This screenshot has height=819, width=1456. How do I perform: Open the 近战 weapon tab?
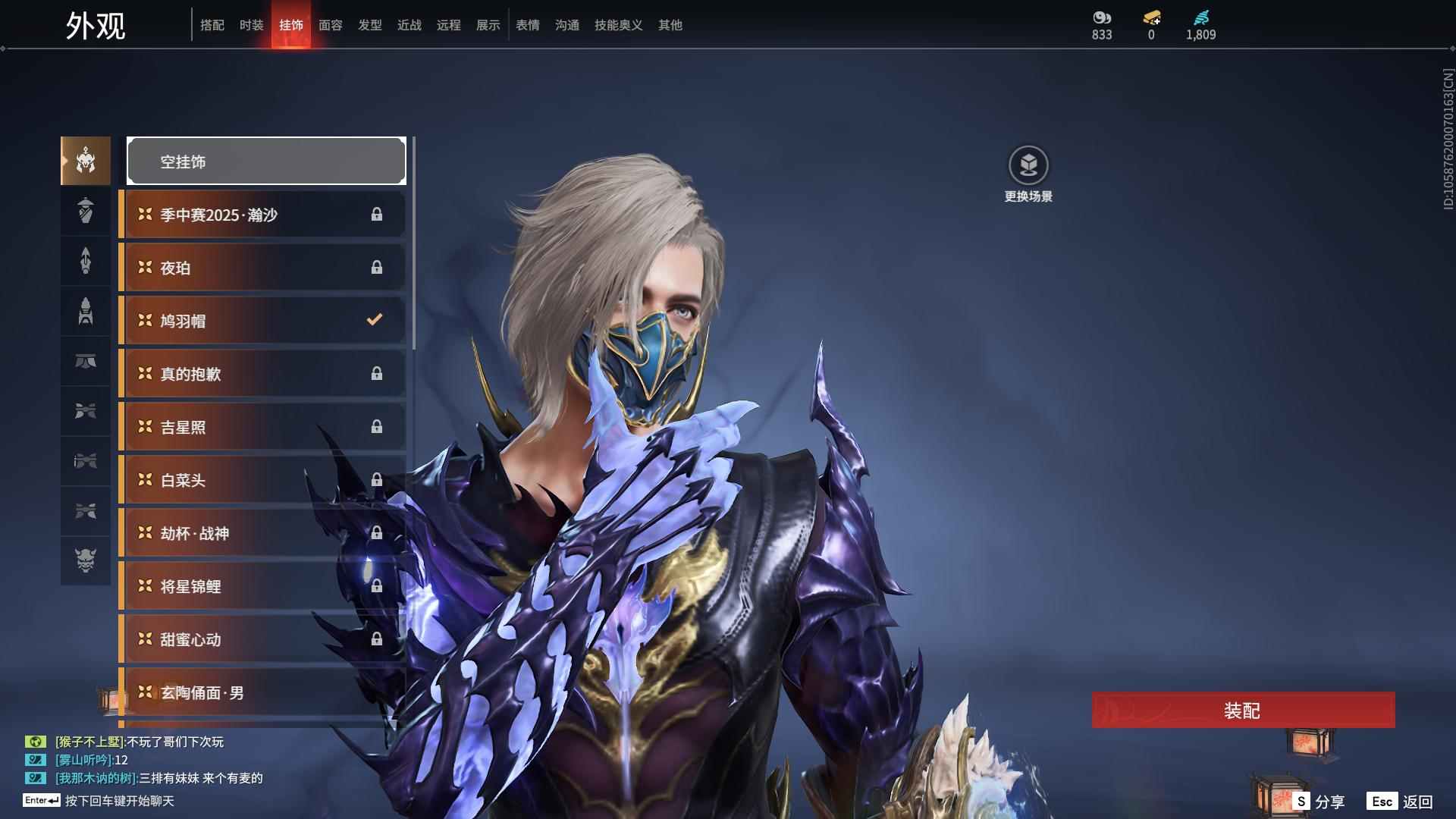409,25
